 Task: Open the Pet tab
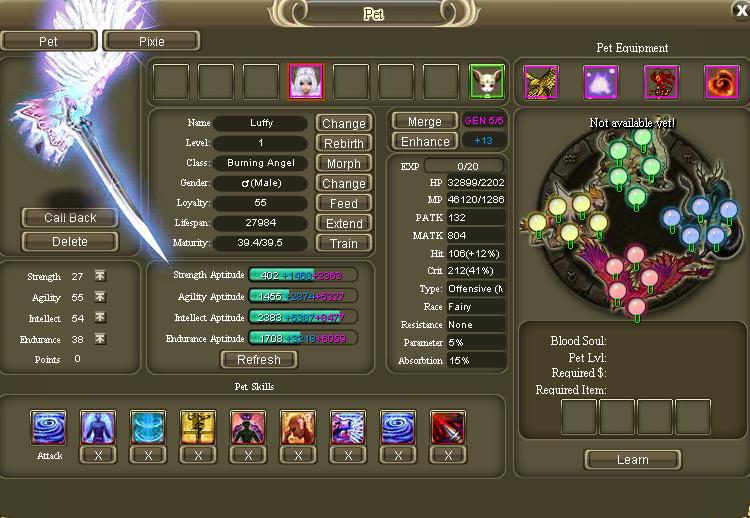point(48,41)
